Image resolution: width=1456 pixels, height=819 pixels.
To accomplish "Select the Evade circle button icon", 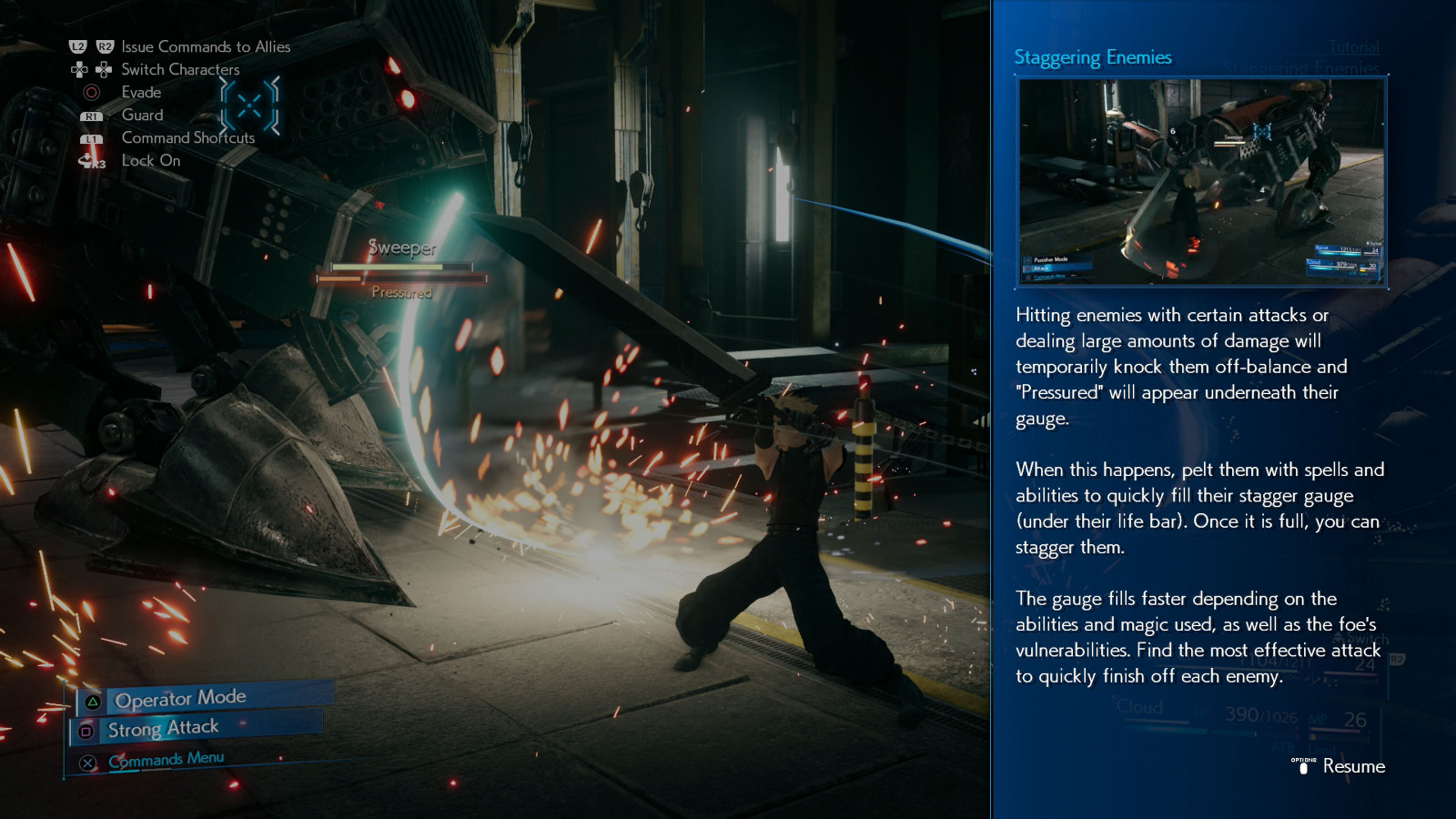I will (x=90, y=92).
